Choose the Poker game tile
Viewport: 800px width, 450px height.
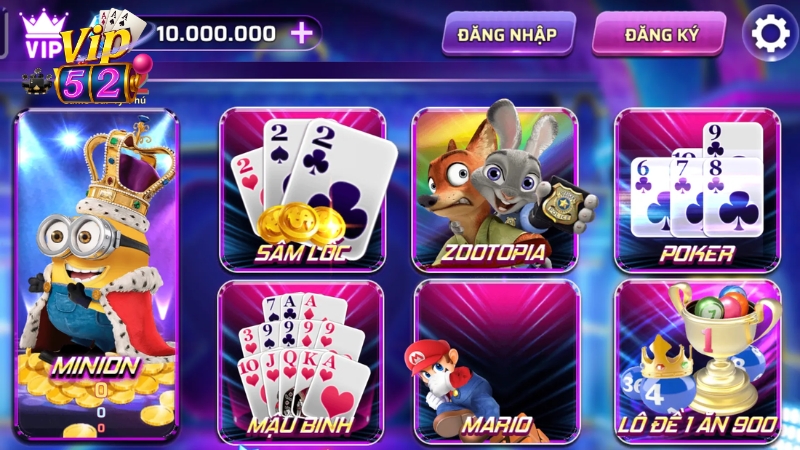[697, 190]
